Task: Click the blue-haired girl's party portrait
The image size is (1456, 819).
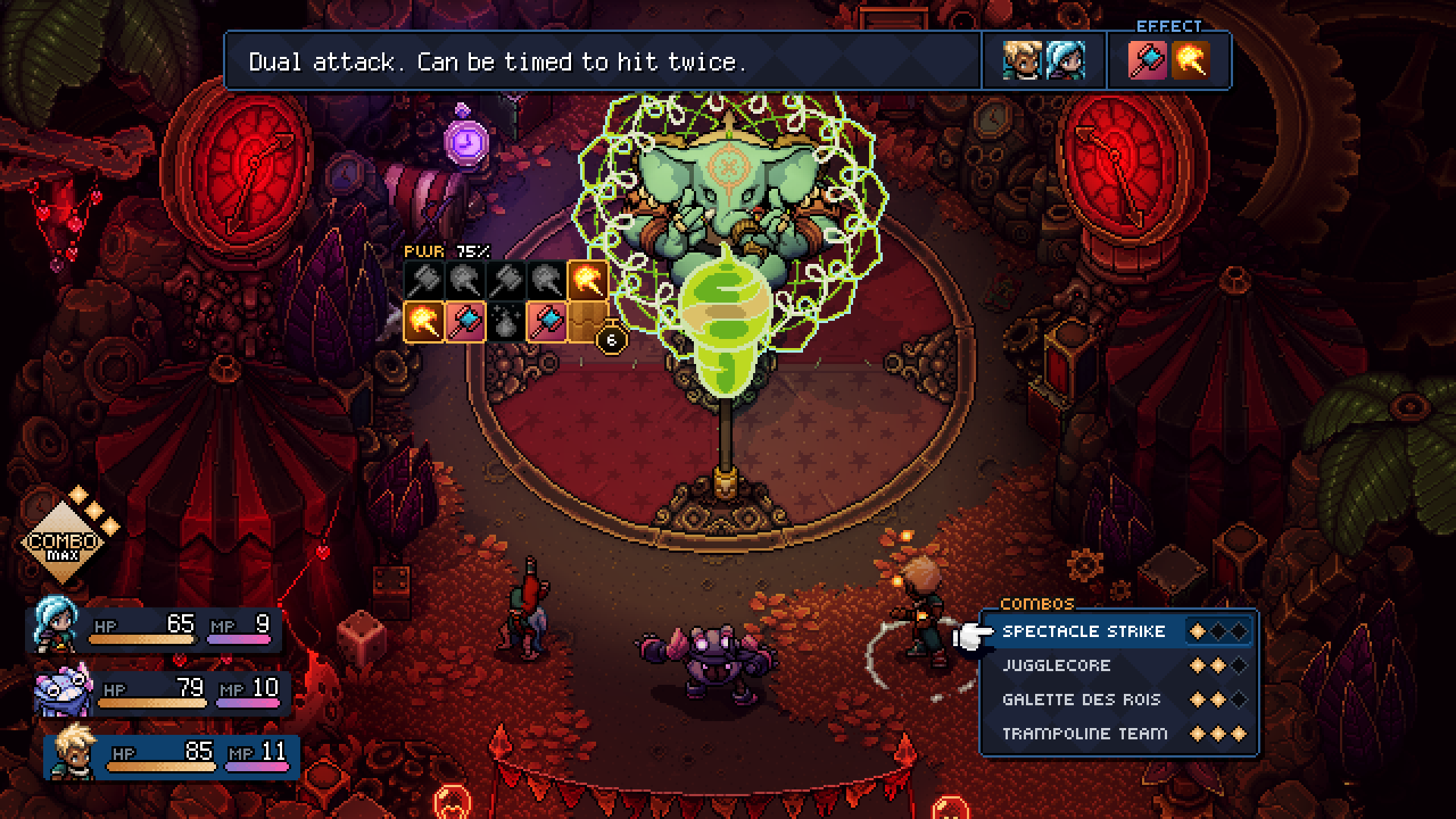Action: pyautogui.click(x=55, y=625)
